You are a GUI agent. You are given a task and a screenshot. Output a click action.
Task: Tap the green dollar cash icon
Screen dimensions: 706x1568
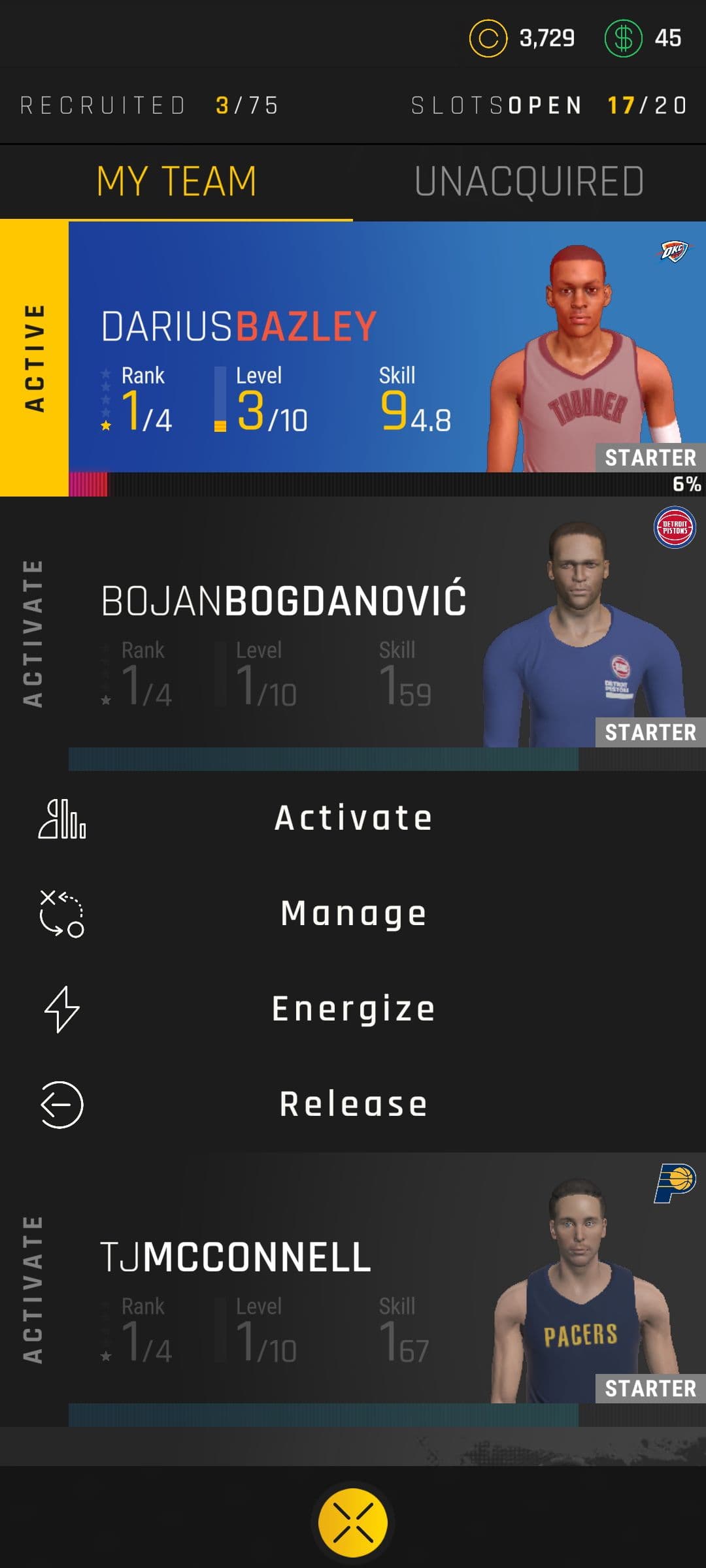623,39
